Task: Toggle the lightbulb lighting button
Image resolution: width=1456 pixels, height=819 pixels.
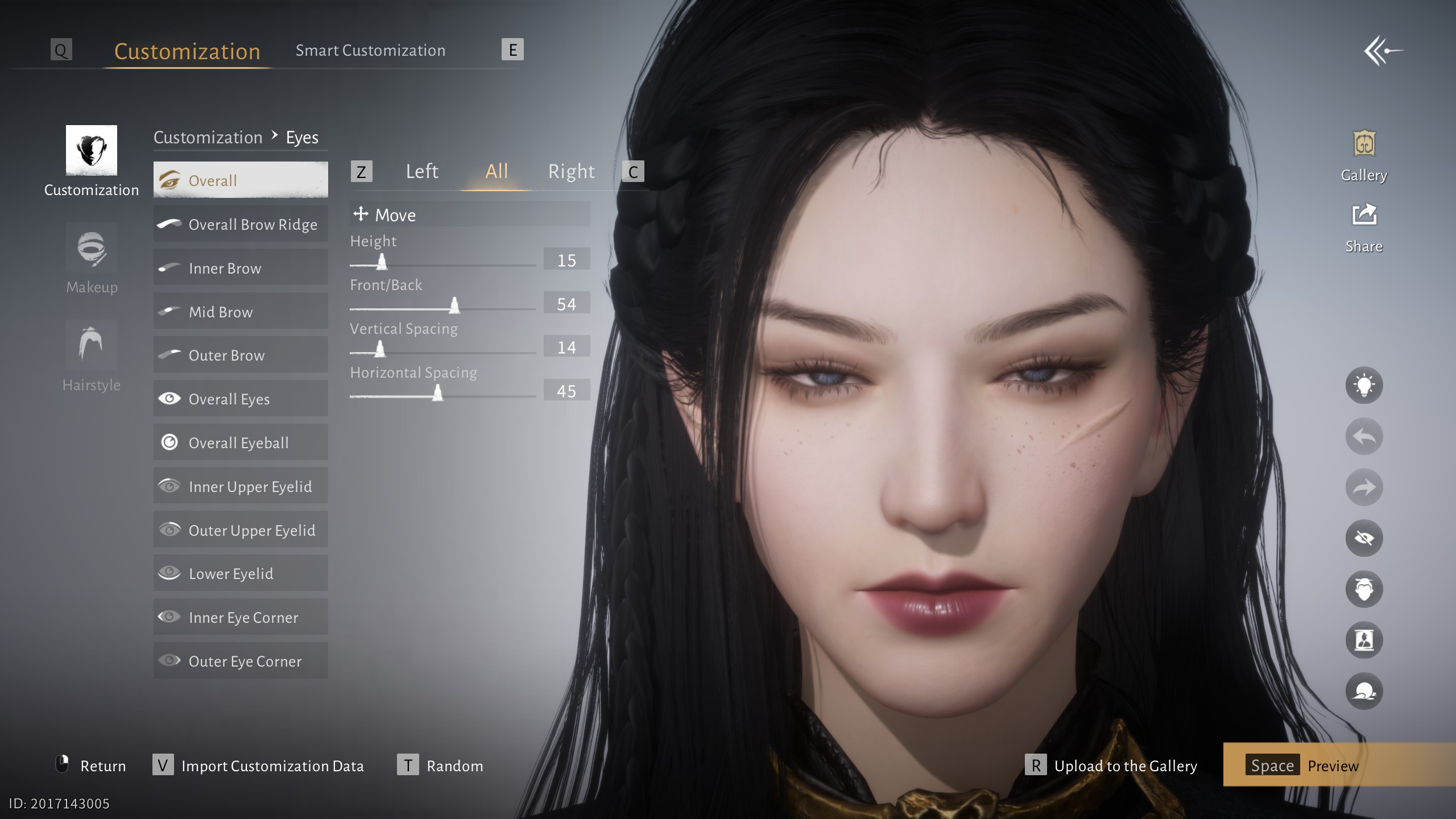Action: (1364, 386)
